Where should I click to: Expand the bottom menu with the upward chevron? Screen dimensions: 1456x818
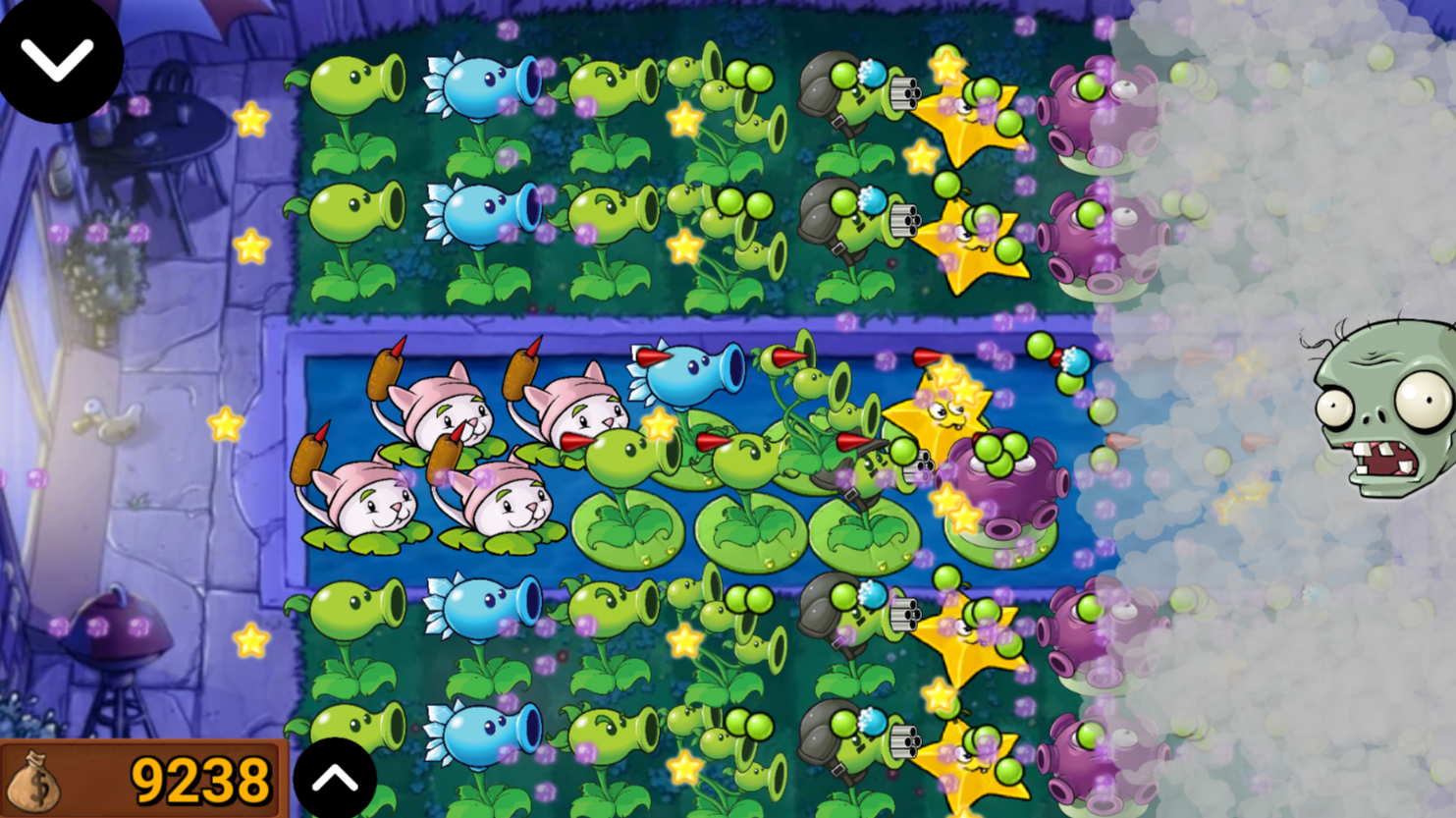(x=337, y=778)
